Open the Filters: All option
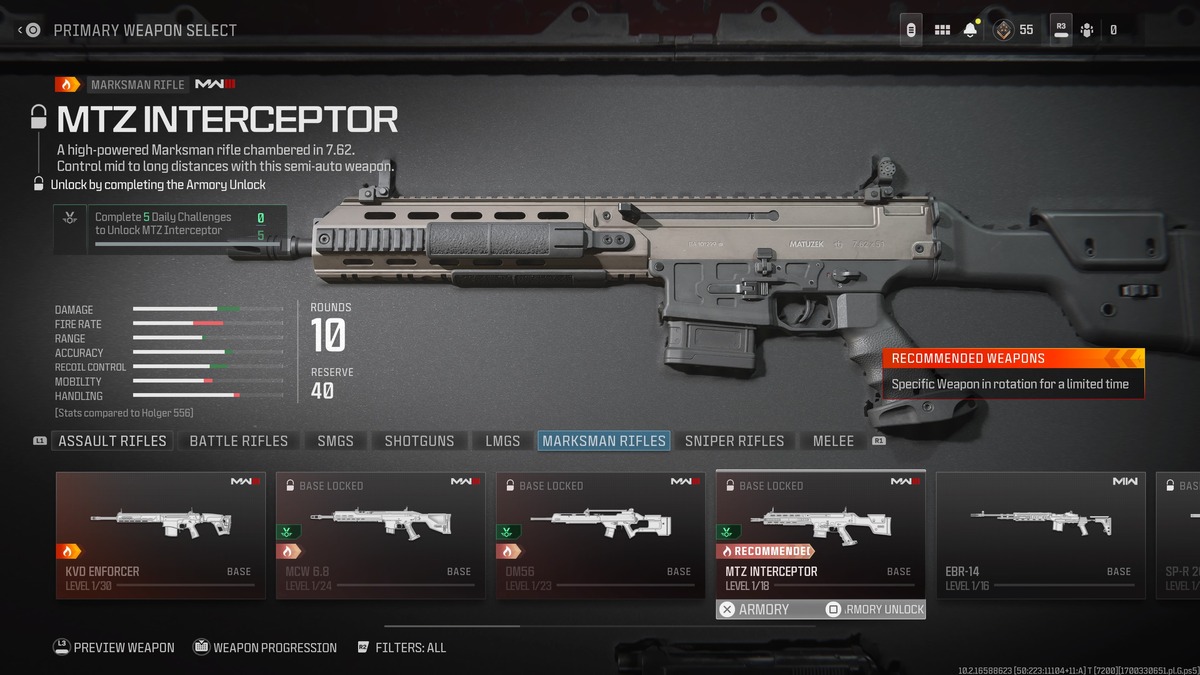 point(401,648)
